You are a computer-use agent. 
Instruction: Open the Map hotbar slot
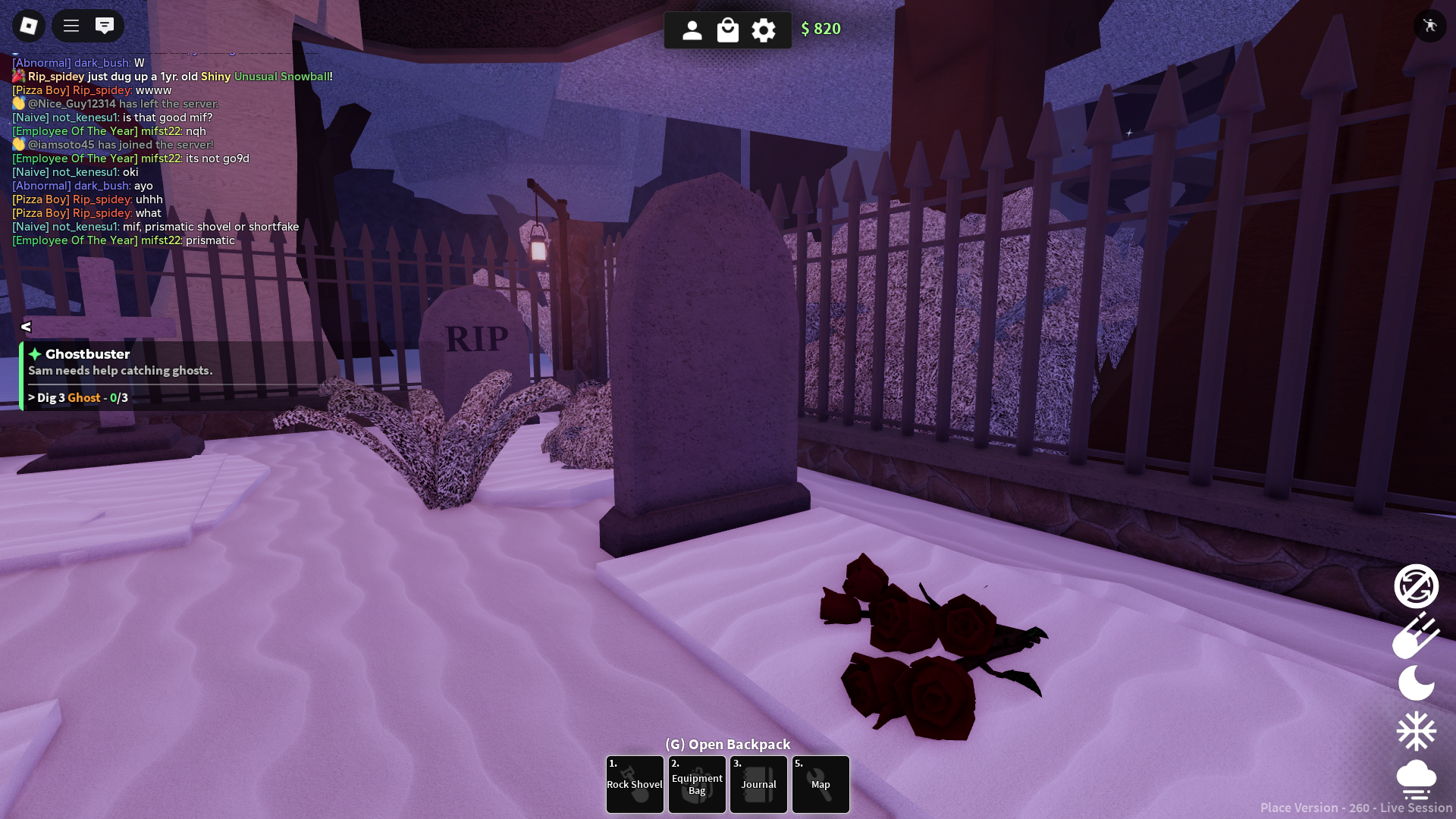tap(821, 784)
